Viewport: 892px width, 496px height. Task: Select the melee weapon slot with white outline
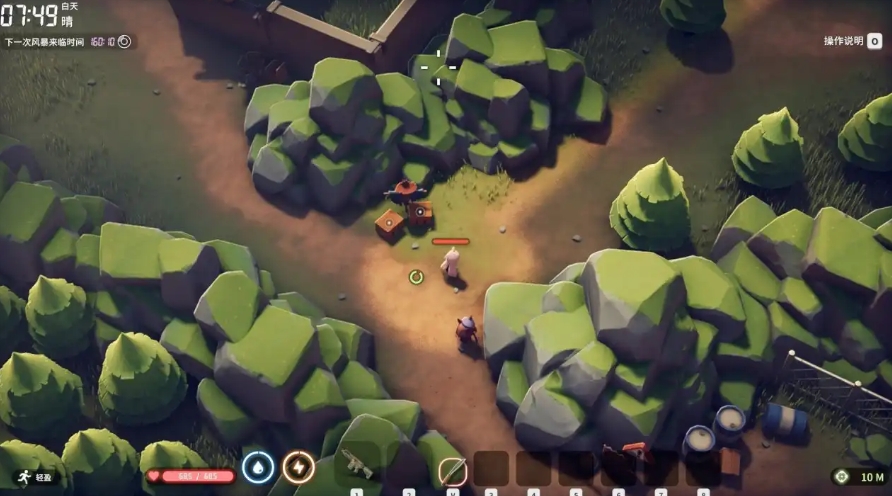pos(452,468)
